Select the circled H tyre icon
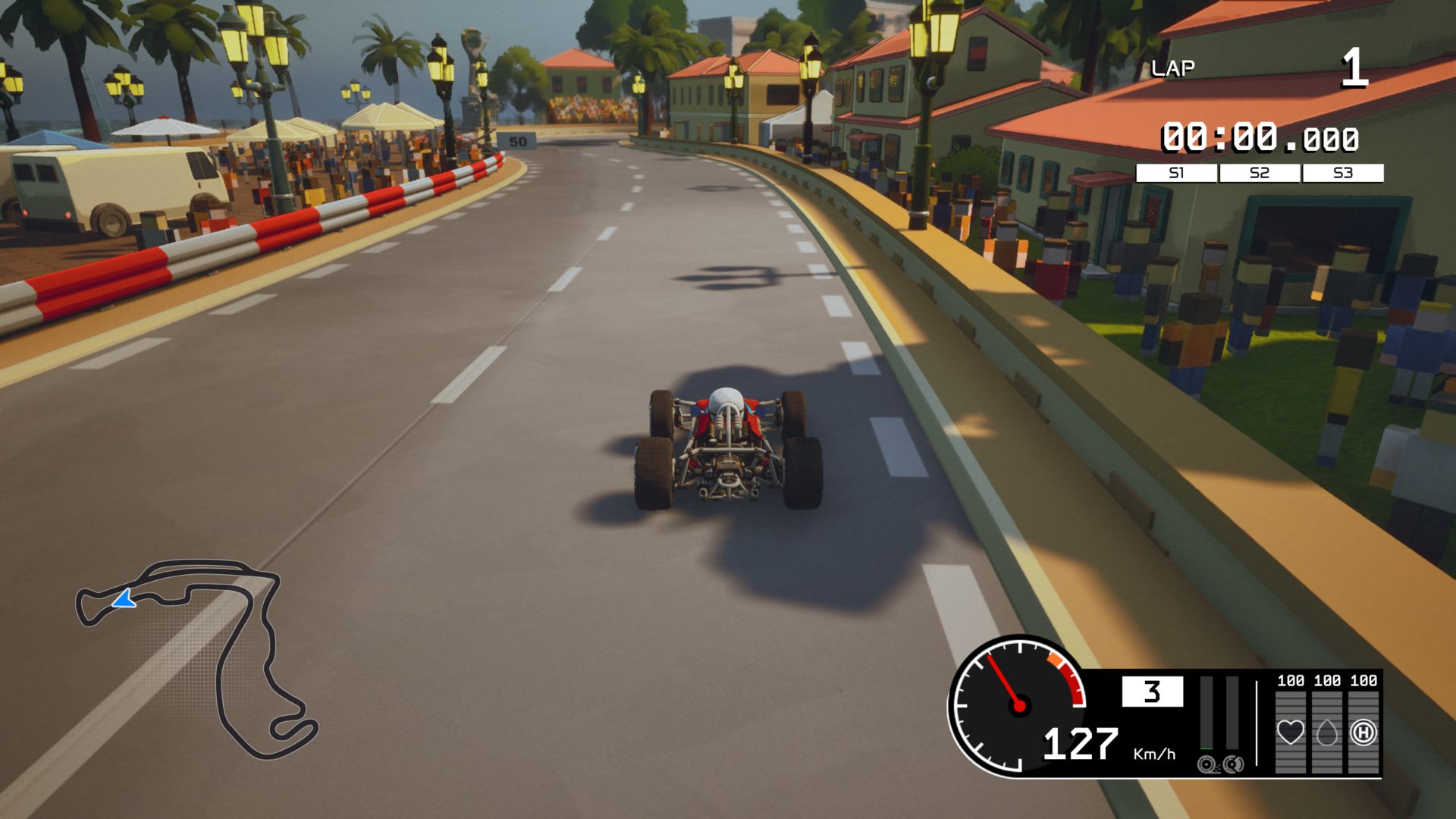This screenshot has height=819, width=1456. coord(1363,733)
